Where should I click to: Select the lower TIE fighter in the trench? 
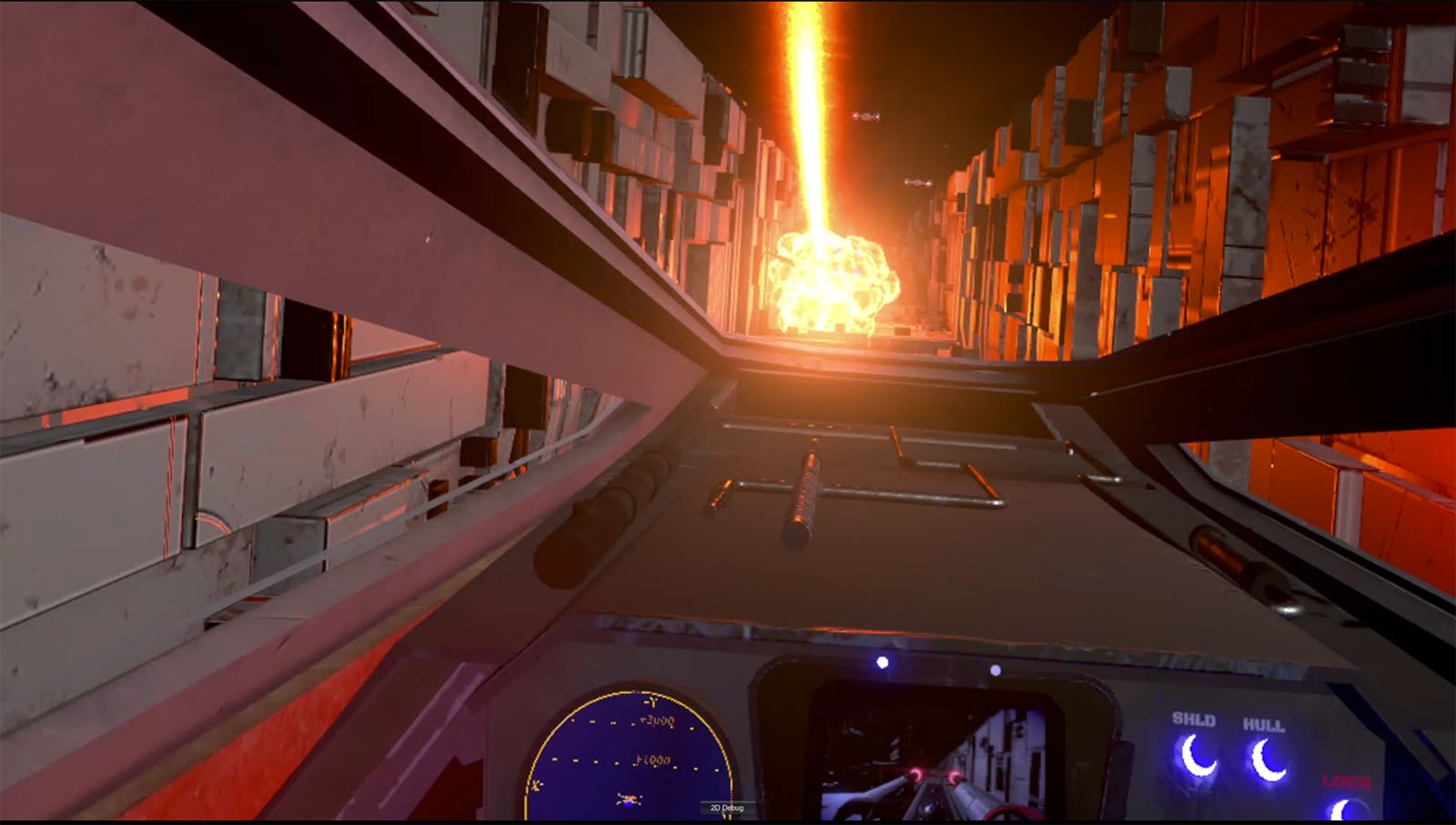coord(918,184)
